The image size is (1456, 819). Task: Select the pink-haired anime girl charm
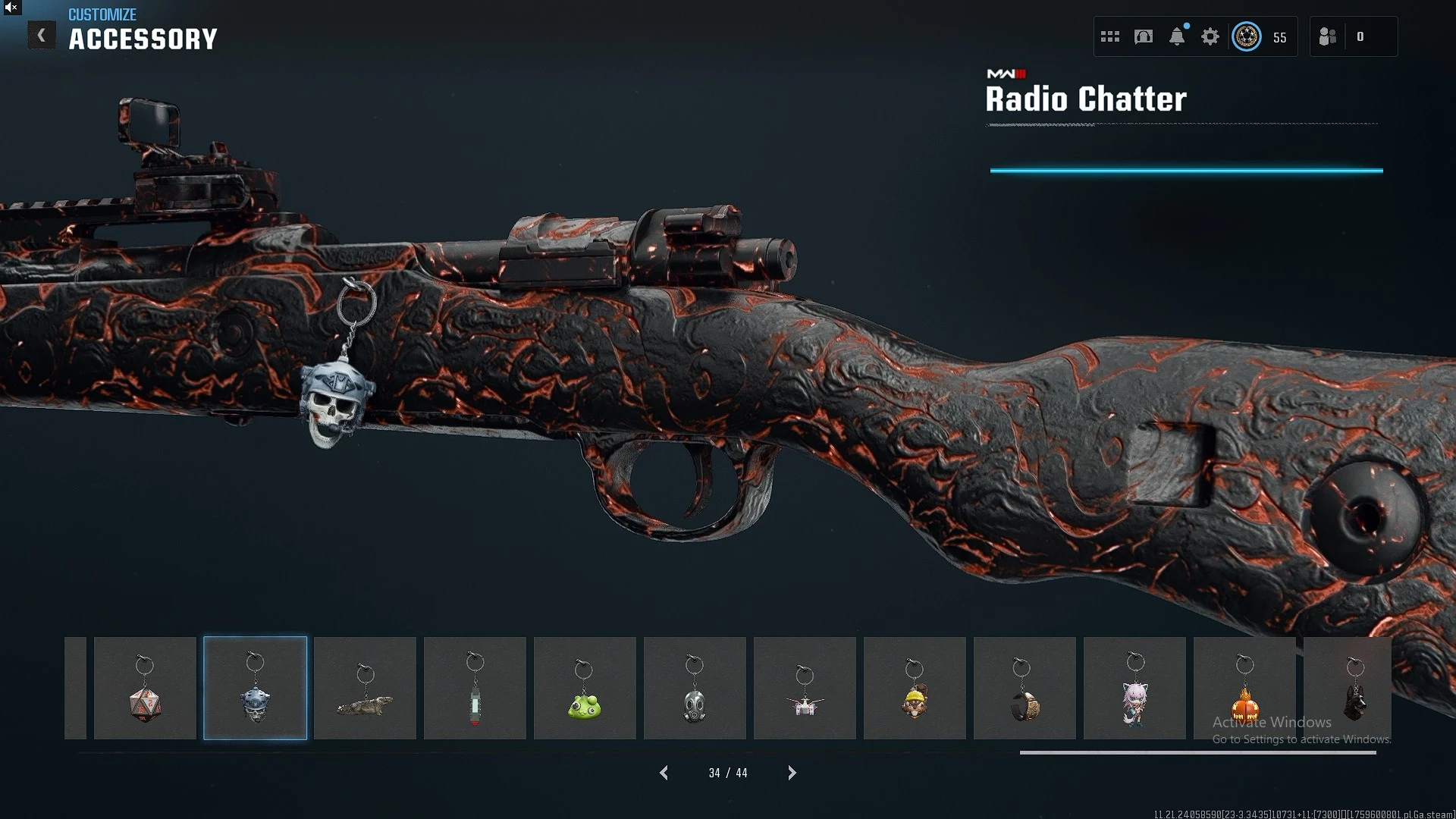[1134, 689]
